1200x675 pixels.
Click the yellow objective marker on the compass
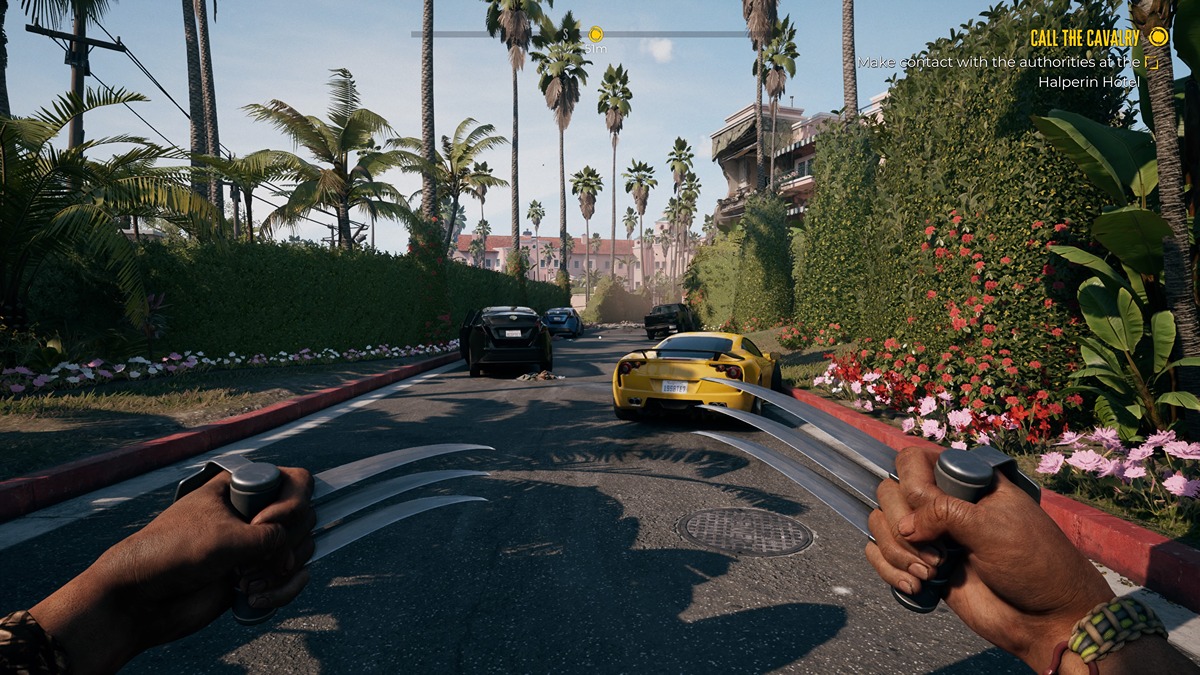(596, 34)
